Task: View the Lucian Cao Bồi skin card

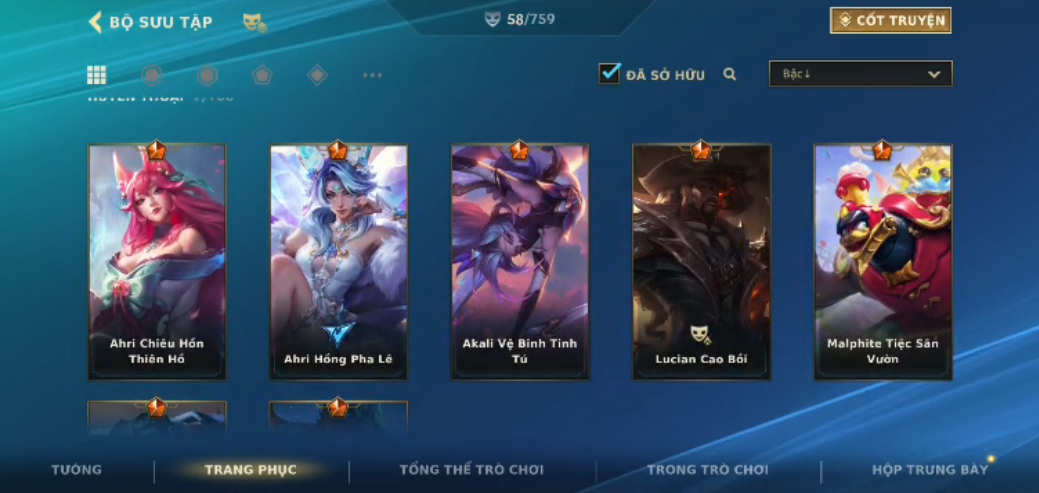Action: coord(701,262)
